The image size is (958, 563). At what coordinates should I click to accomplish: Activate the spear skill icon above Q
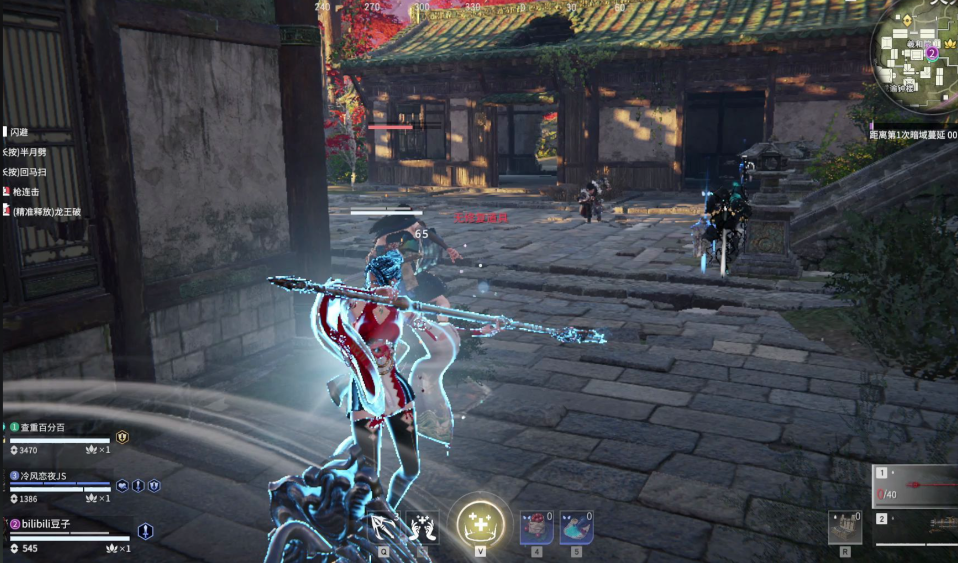coord(383,526)
